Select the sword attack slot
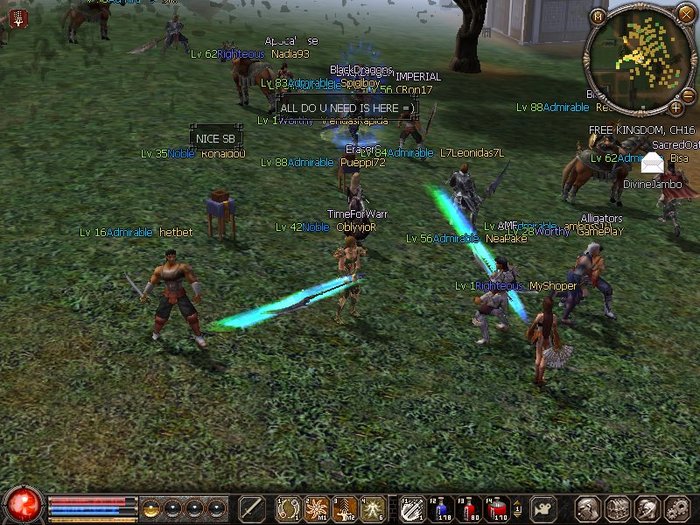 coord(252,508)
